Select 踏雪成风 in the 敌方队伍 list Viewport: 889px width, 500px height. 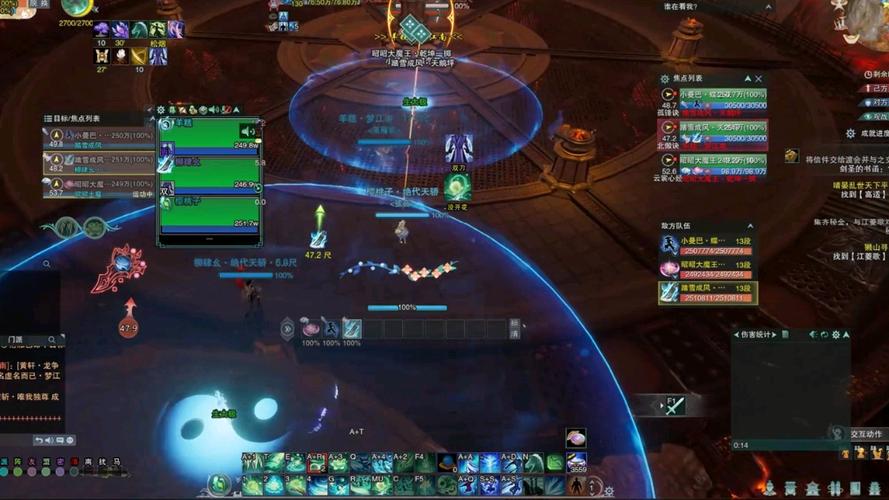(706, 292)
